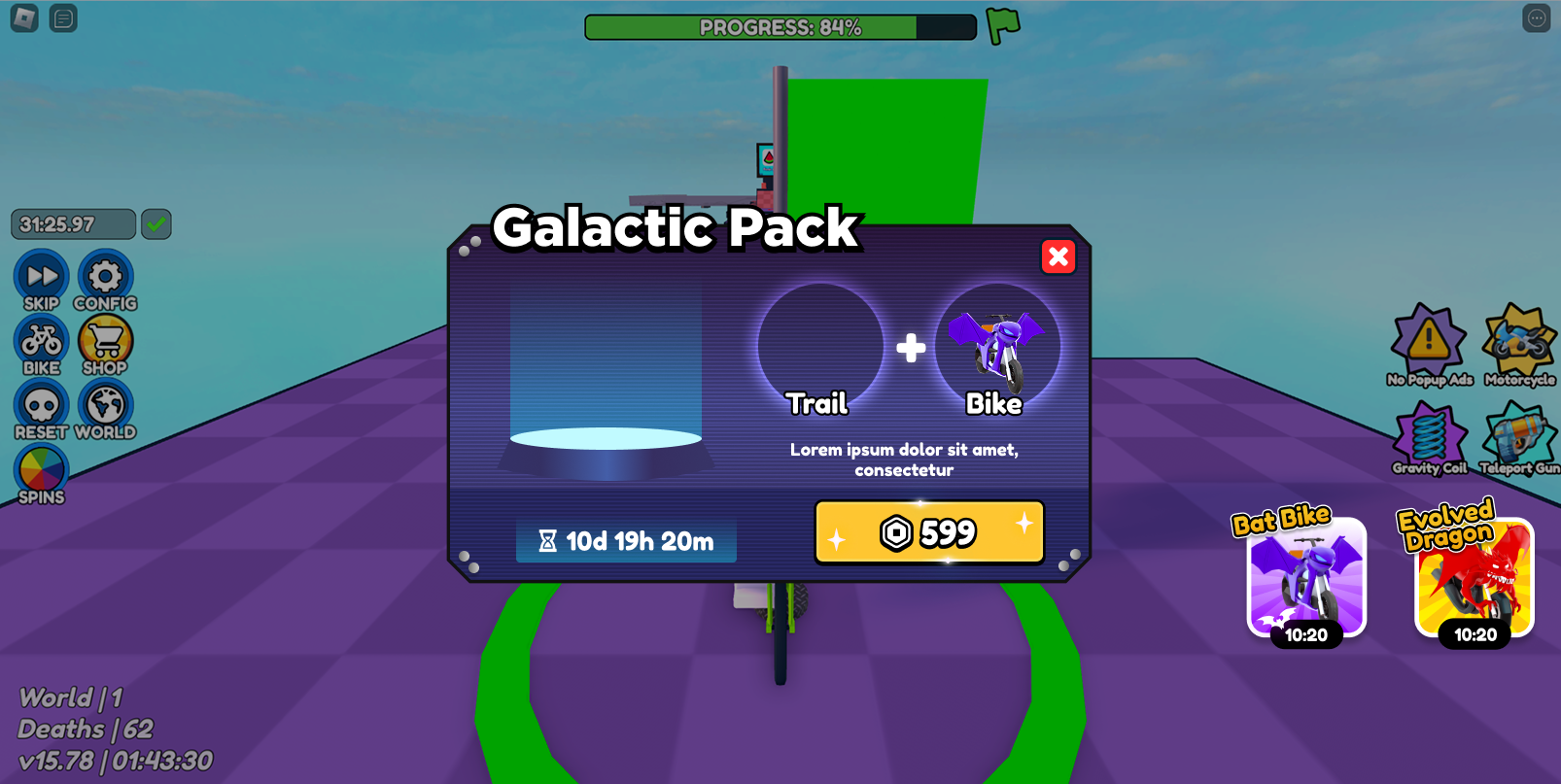This screenshot has width=1561, height=784.
Task: Select the Motorcycle gamepass icon
Action: point(1519,343)
